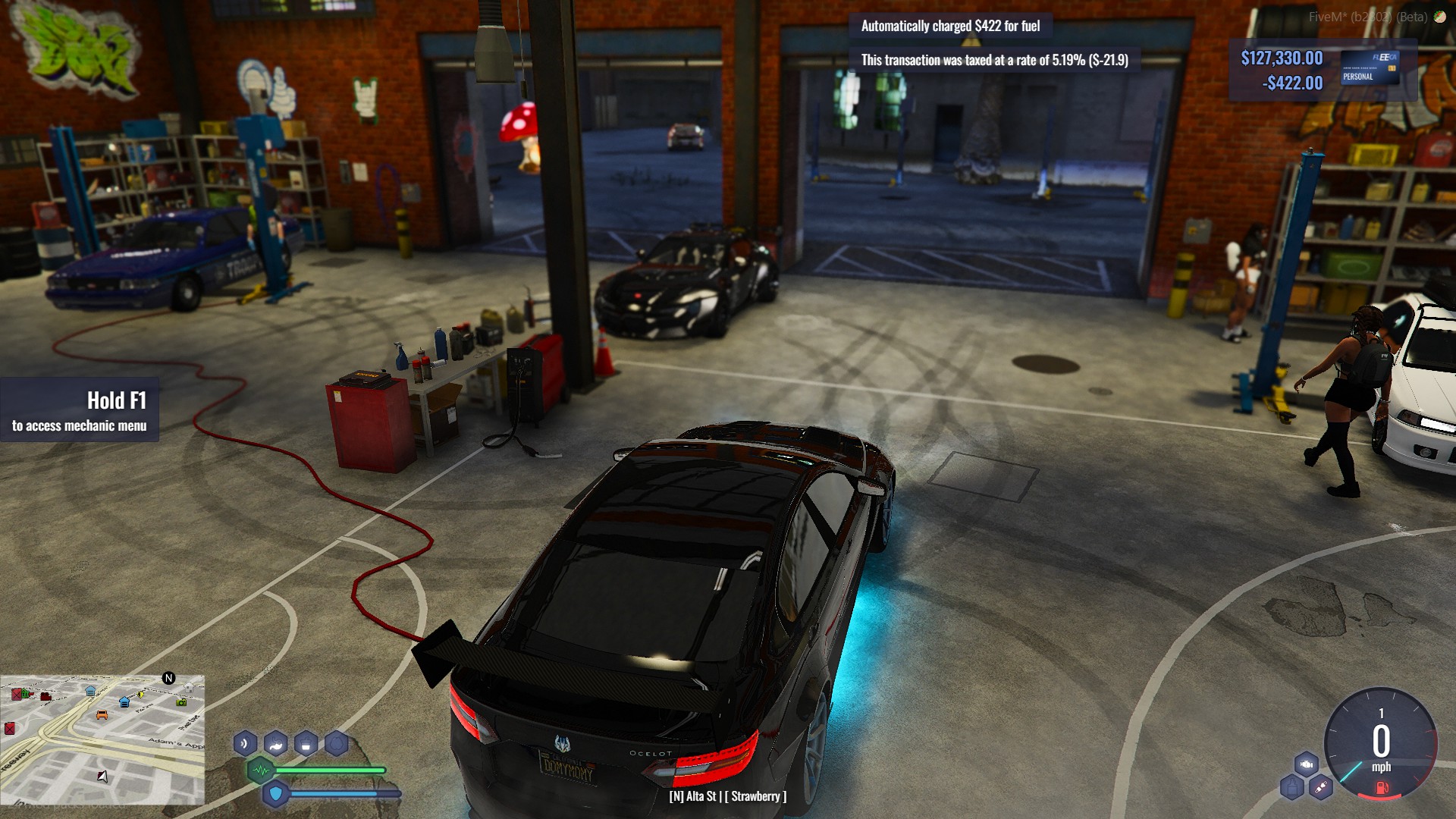This screenshot has height=819, width=1456.
Task: Select the white house marker on minimap
Action: click(x=188, y=687)
